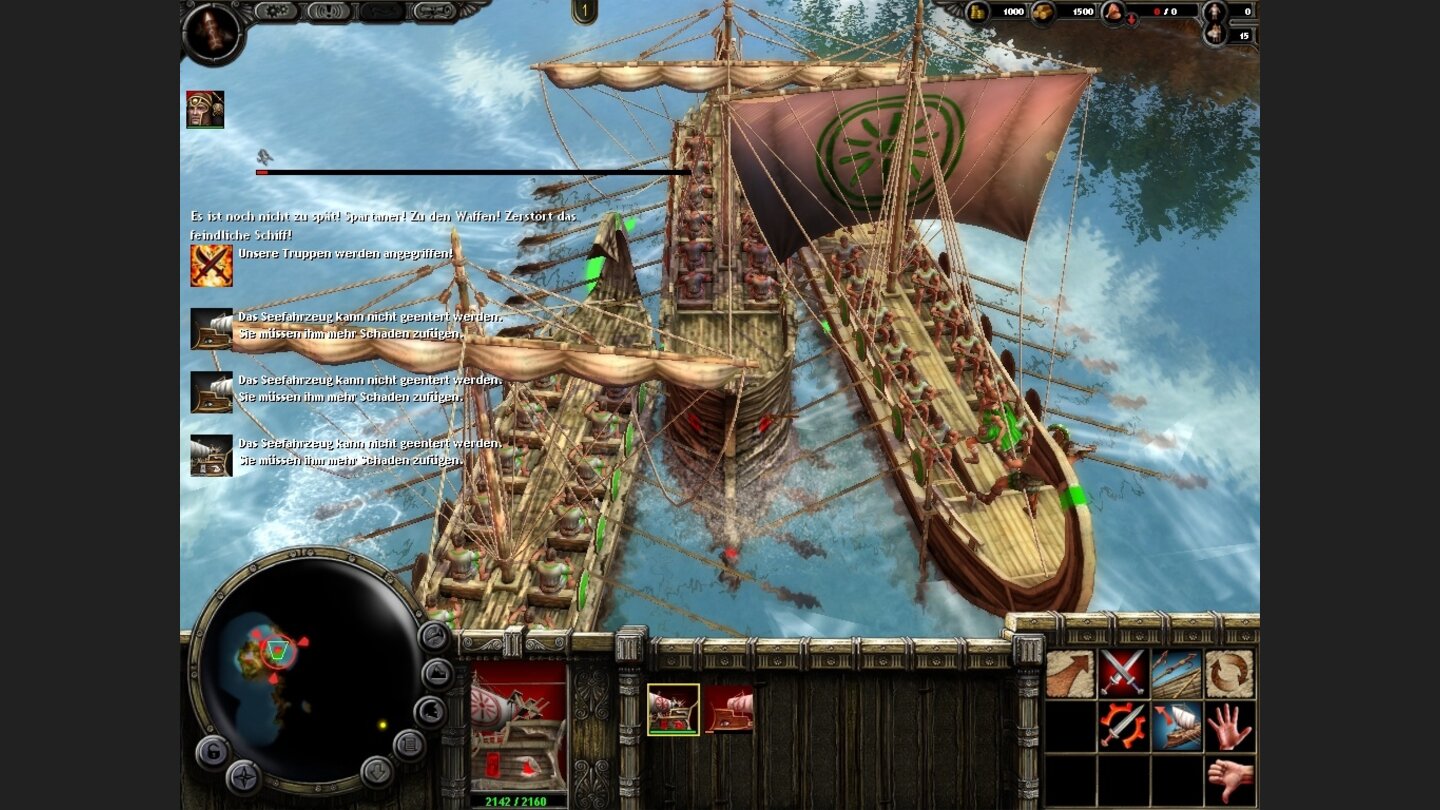
Task: Expand the objectives with the scroll button
Action: coord(409,743)
